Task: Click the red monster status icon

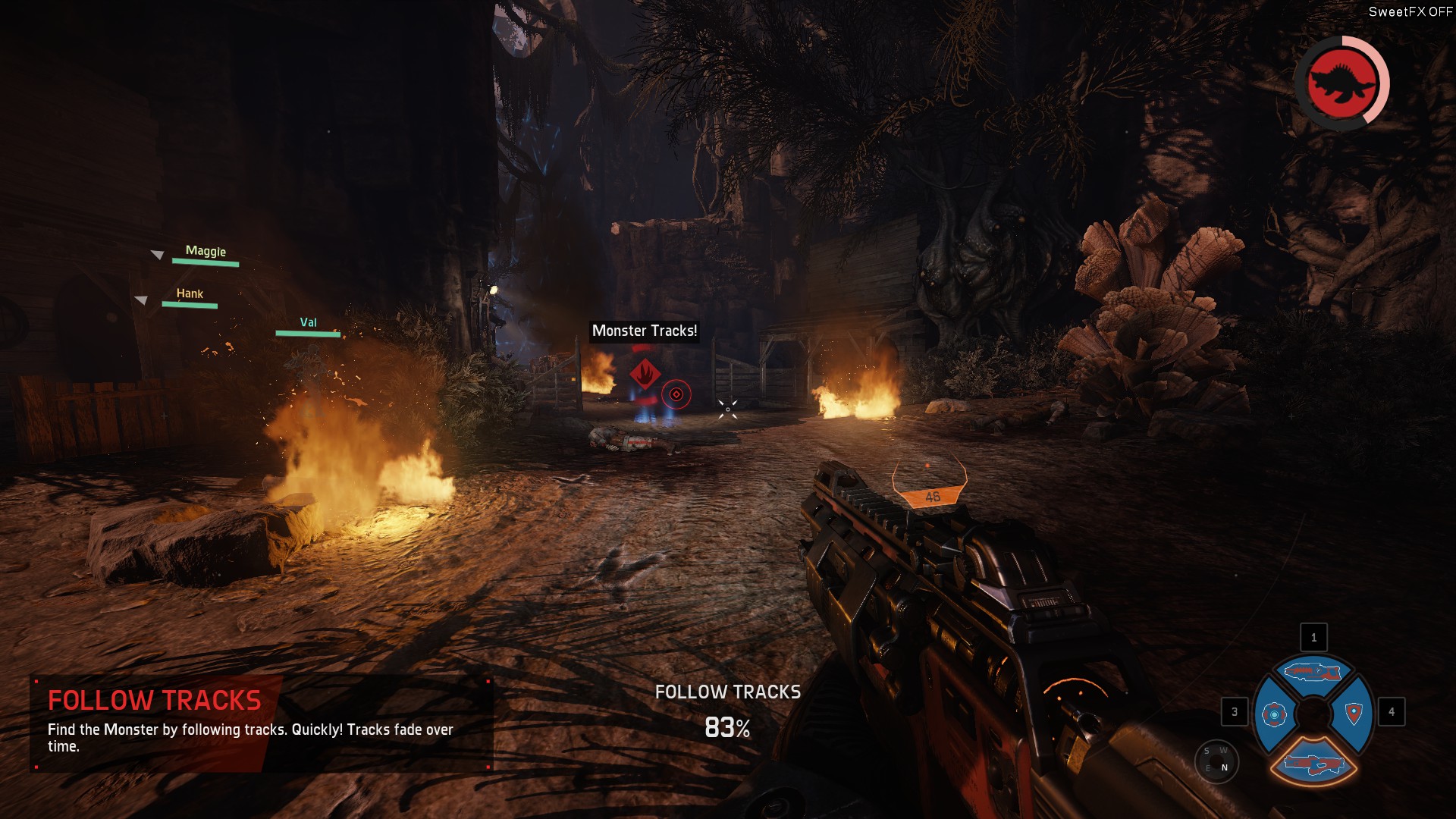Action: [1341, 83]
